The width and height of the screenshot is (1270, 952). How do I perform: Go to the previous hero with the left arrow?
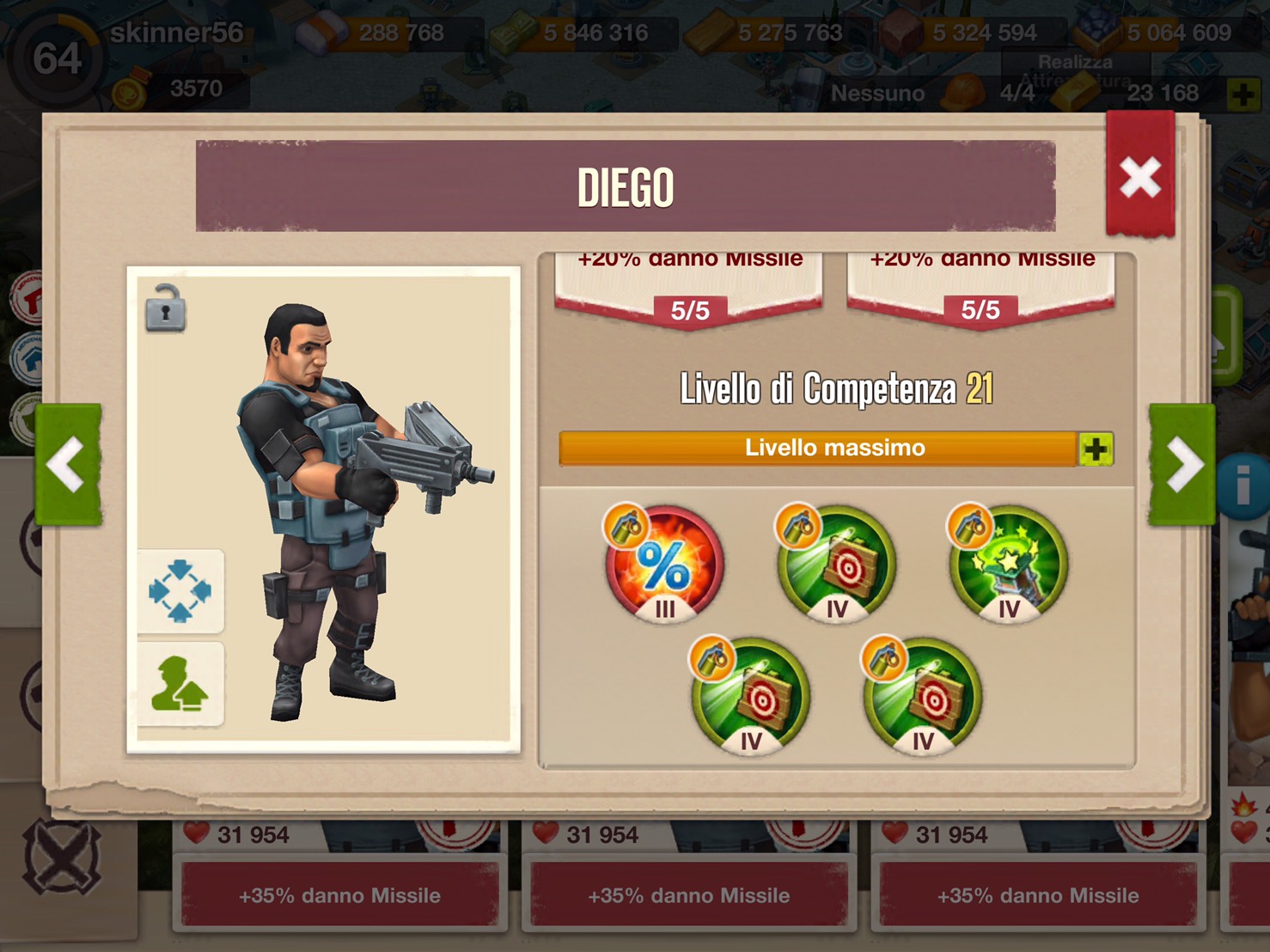[x=68, y=464]
